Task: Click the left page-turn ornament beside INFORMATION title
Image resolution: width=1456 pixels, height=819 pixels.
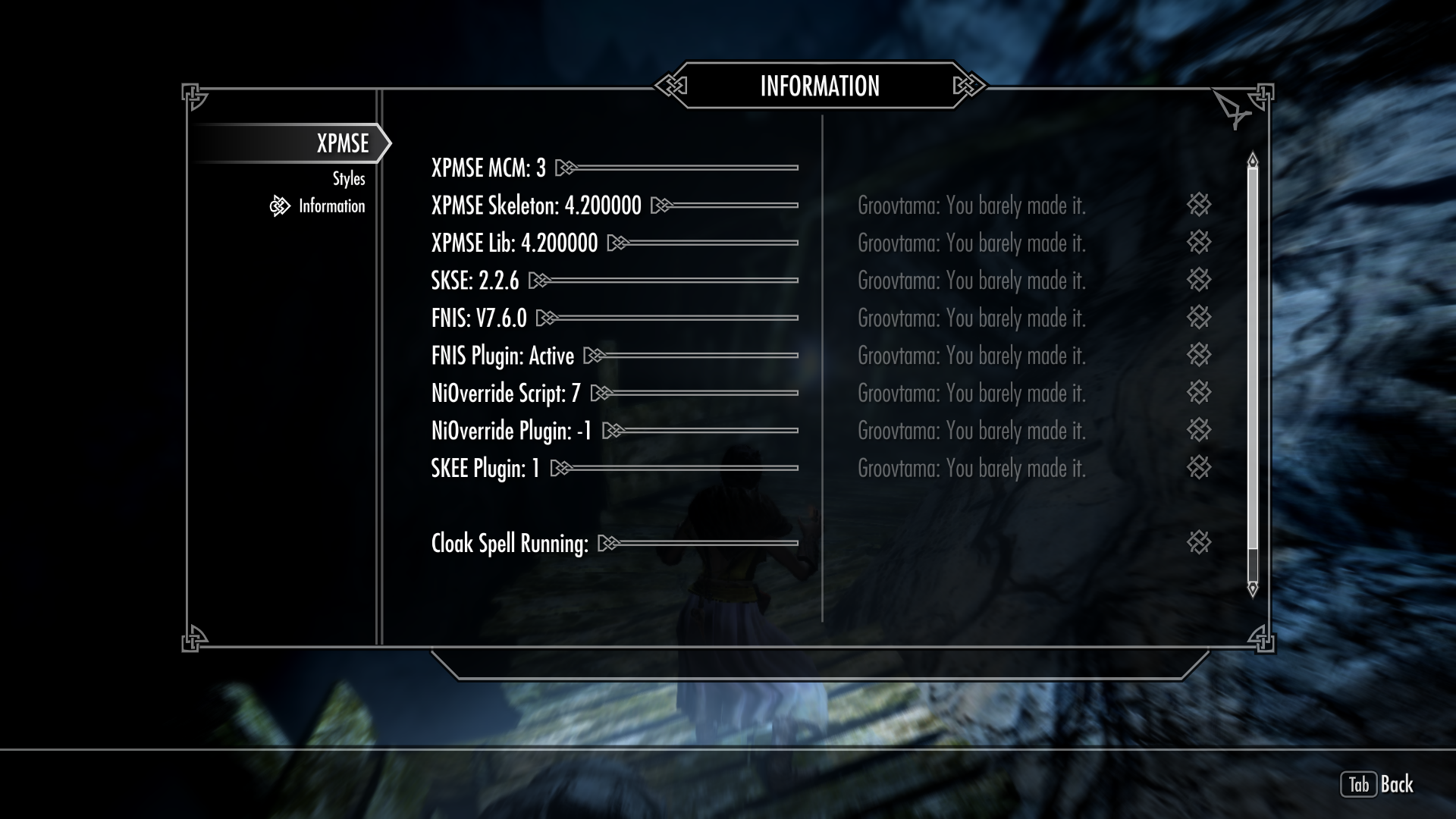Action: 670,86
